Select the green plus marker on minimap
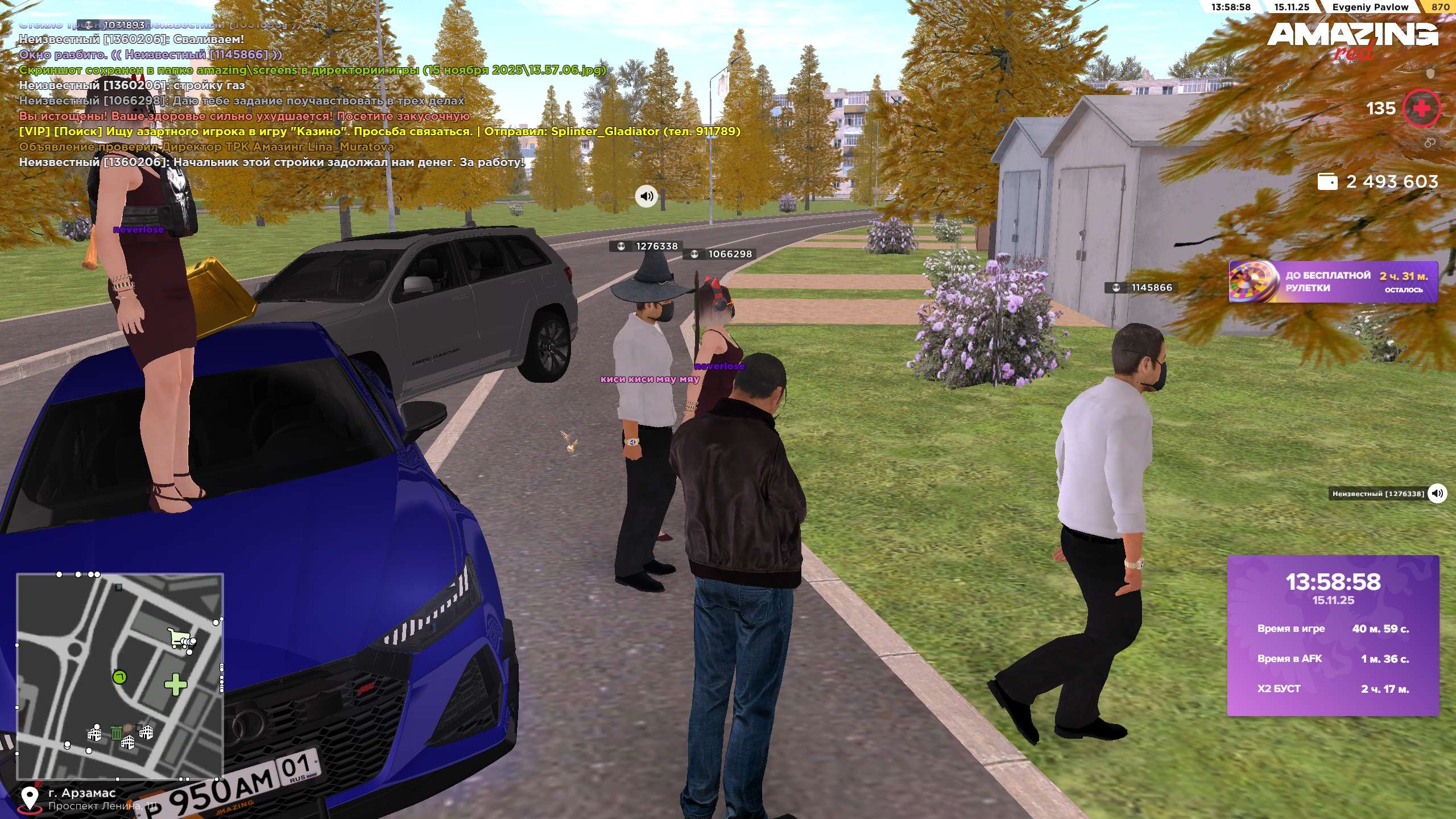The height and width of the screenshot is (819, 1456). click(175, 684)
